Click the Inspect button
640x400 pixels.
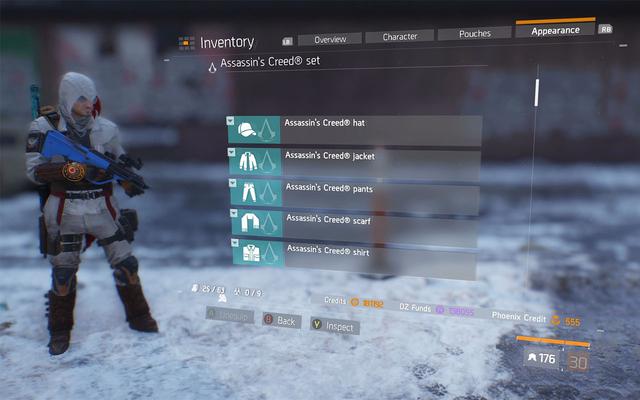[x=333, y=326]
